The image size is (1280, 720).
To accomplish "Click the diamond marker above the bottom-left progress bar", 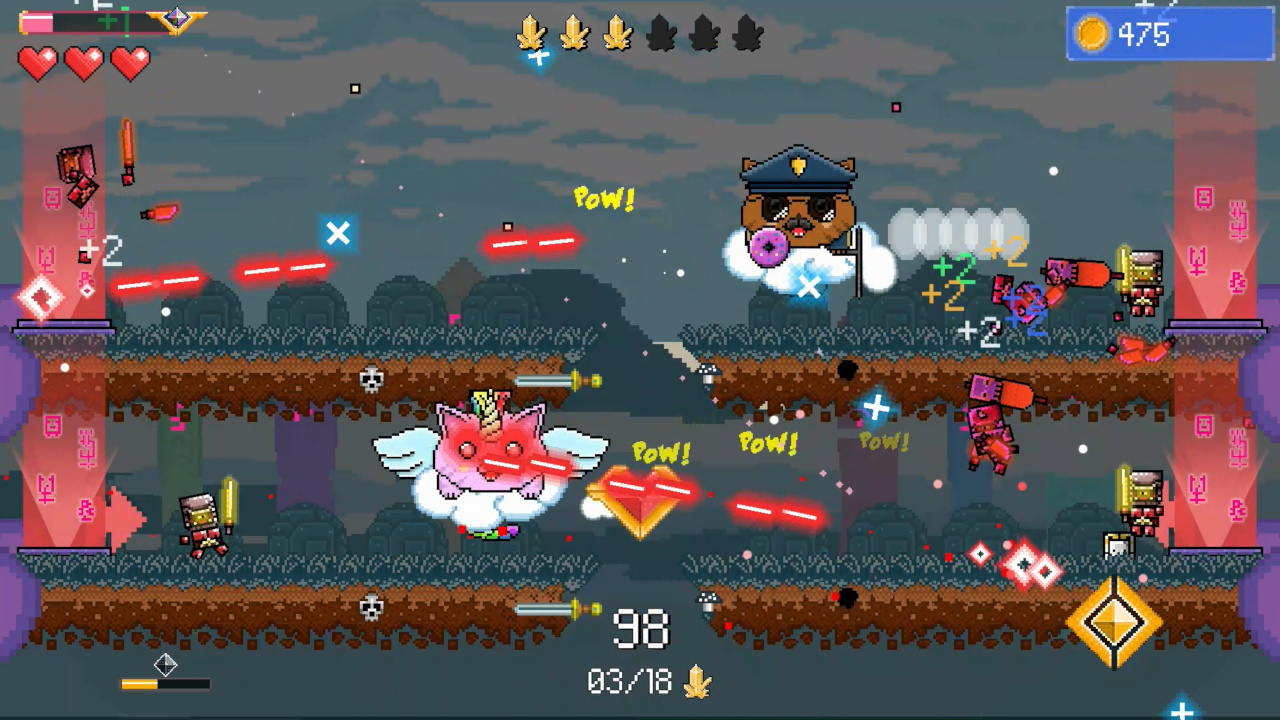I will pos(166,666).
